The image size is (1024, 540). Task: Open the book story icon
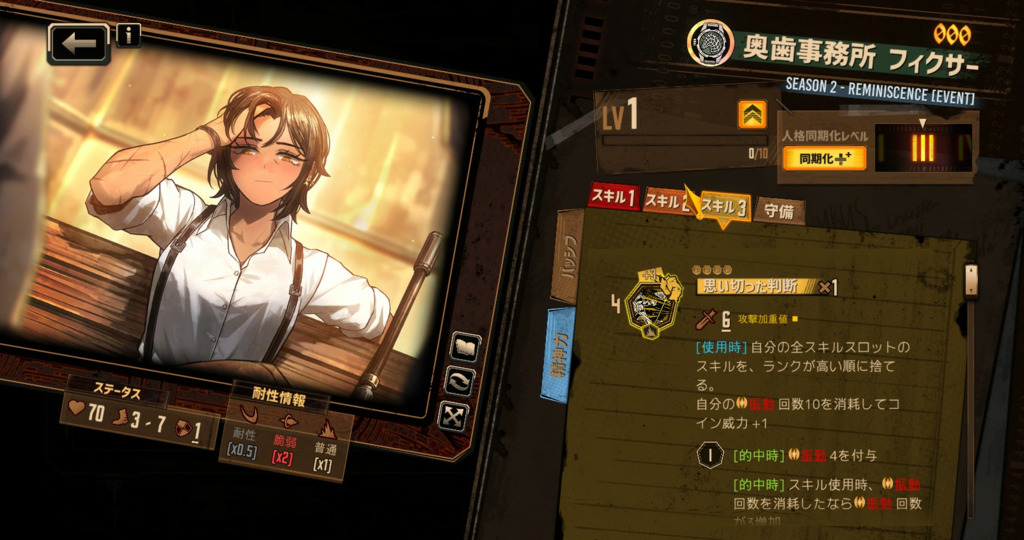[x=466, y=347]
